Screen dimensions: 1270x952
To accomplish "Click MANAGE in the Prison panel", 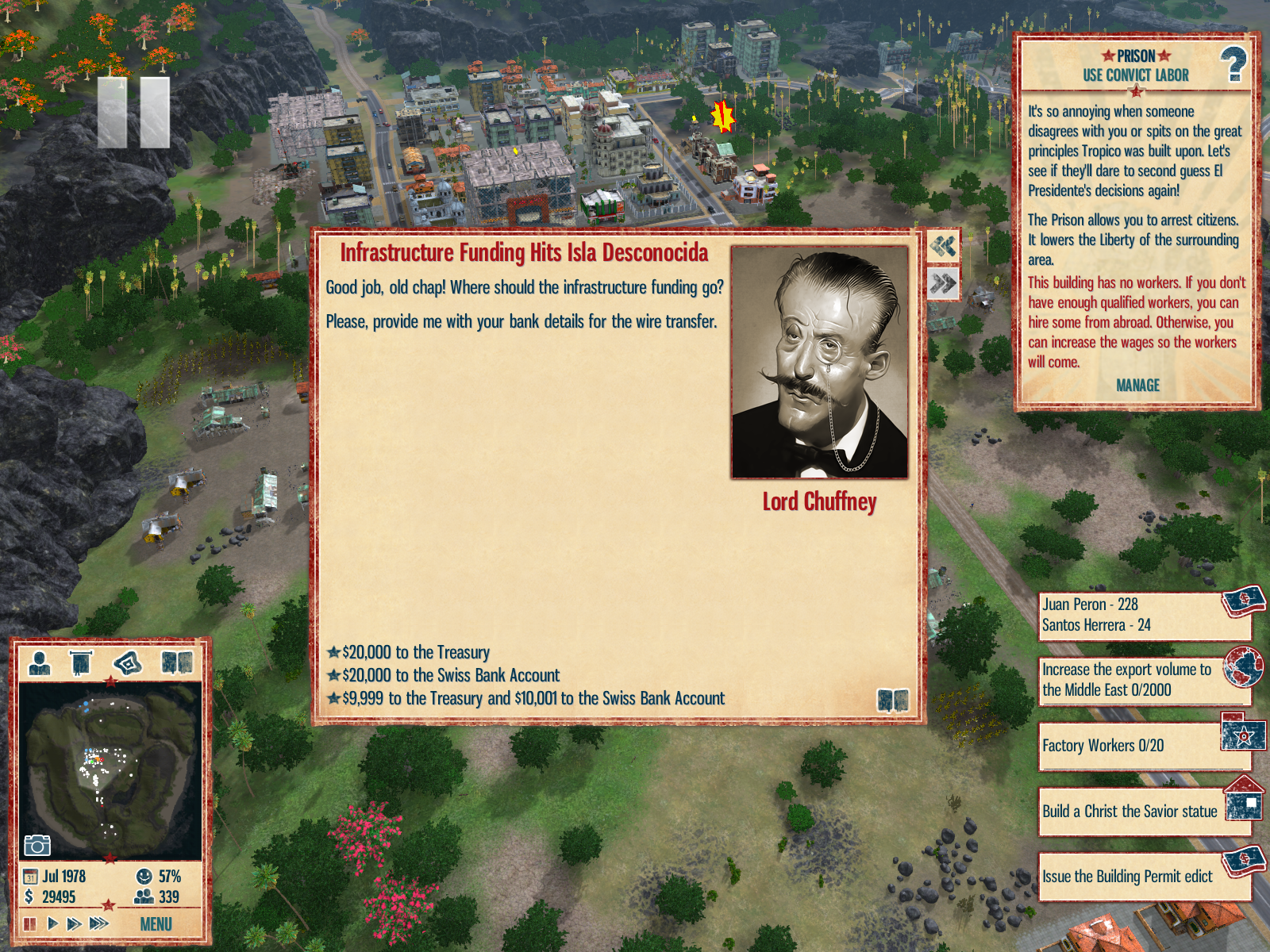I will tap(1137, 386).
